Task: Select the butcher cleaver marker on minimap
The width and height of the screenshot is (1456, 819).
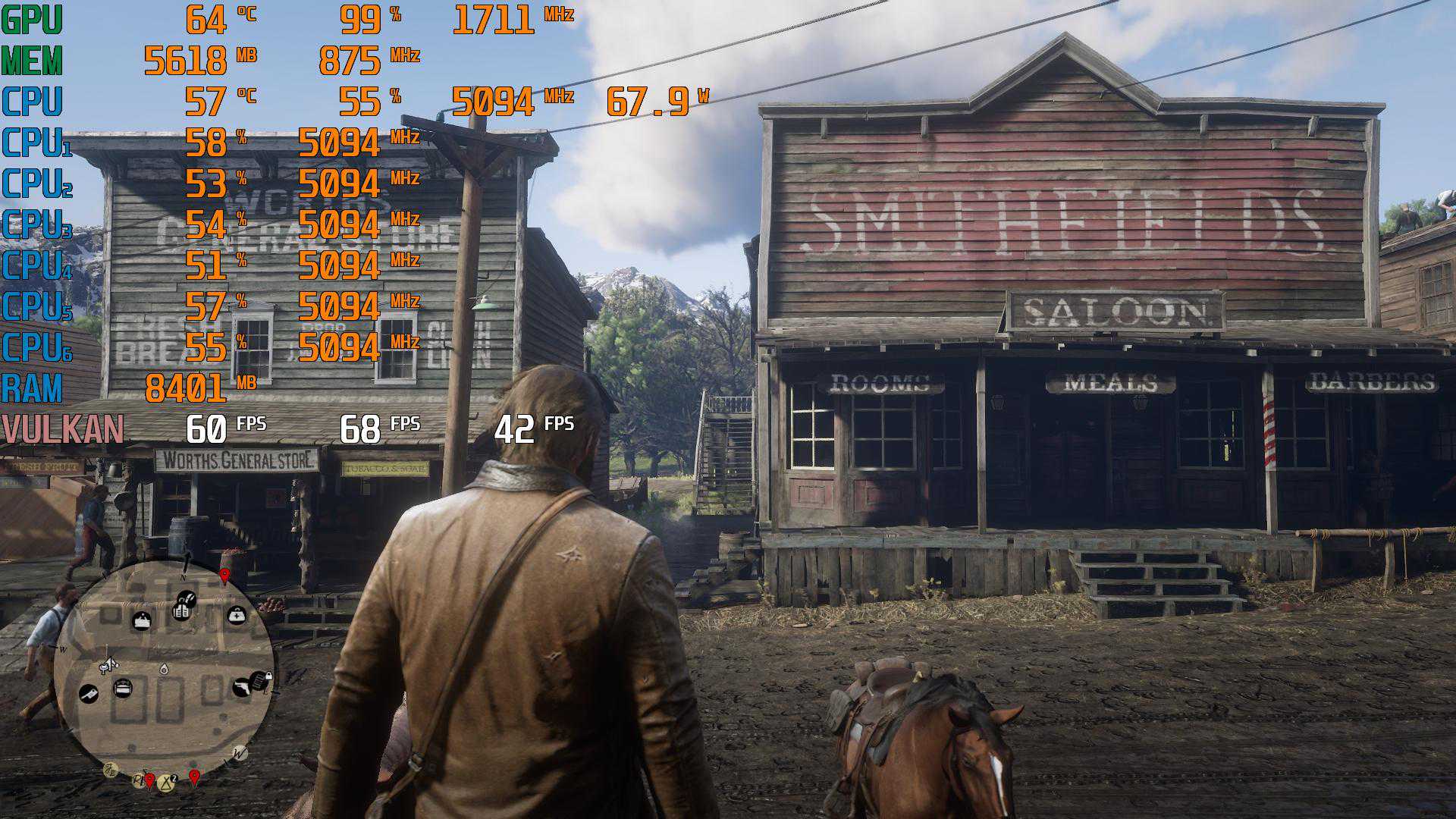Action: tap(89, 693)
